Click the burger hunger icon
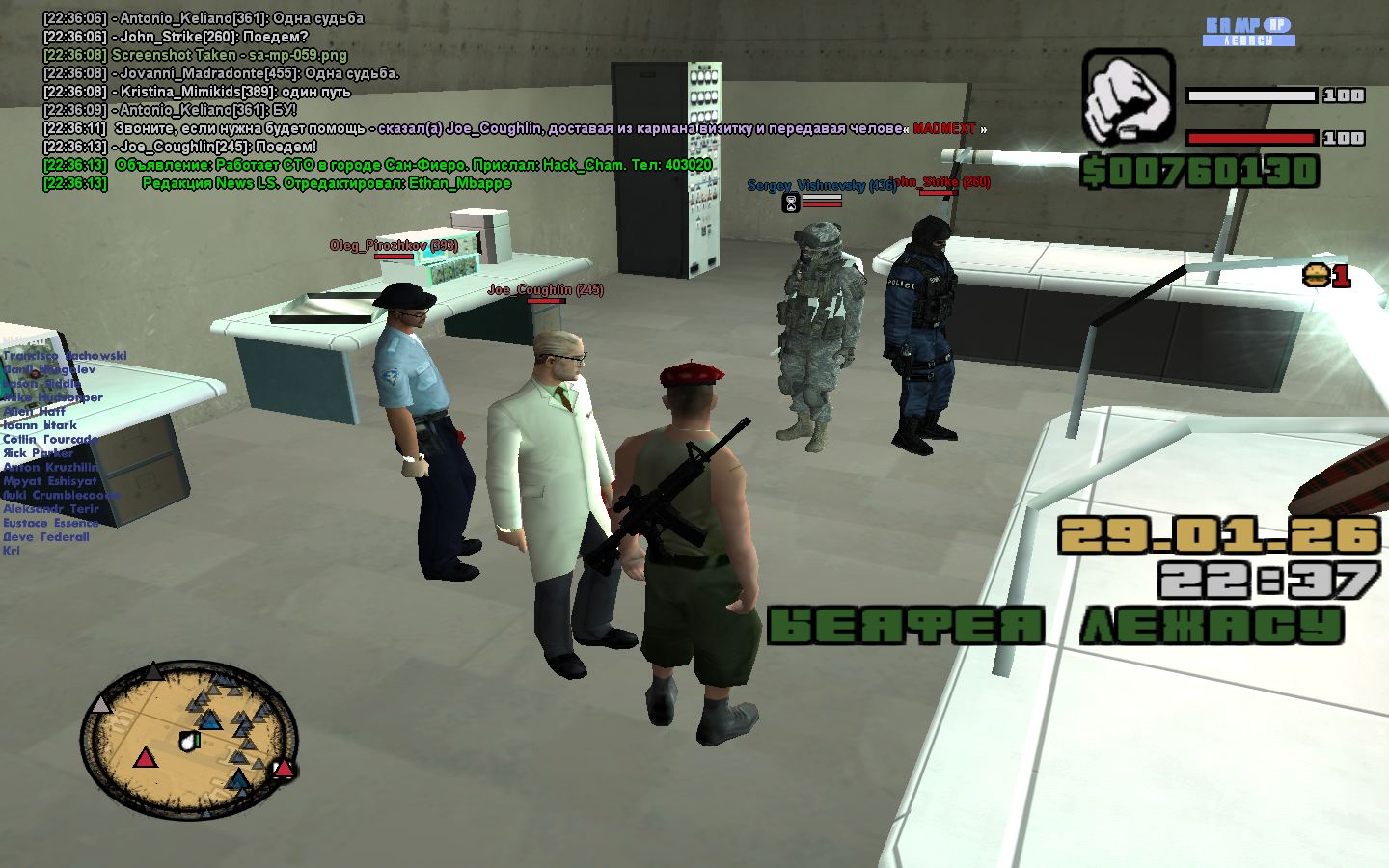 click(1316, 276)
